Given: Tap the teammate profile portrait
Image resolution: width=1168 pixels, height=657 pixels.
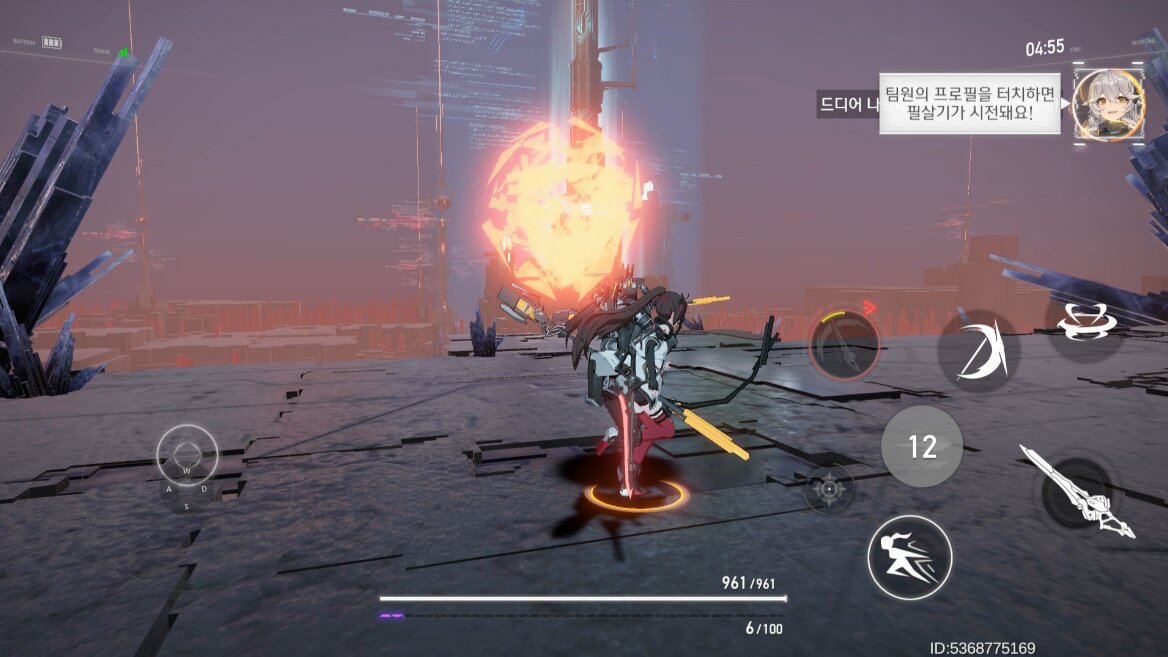Looking at the screenshot, I should [x=1108, y=105].
